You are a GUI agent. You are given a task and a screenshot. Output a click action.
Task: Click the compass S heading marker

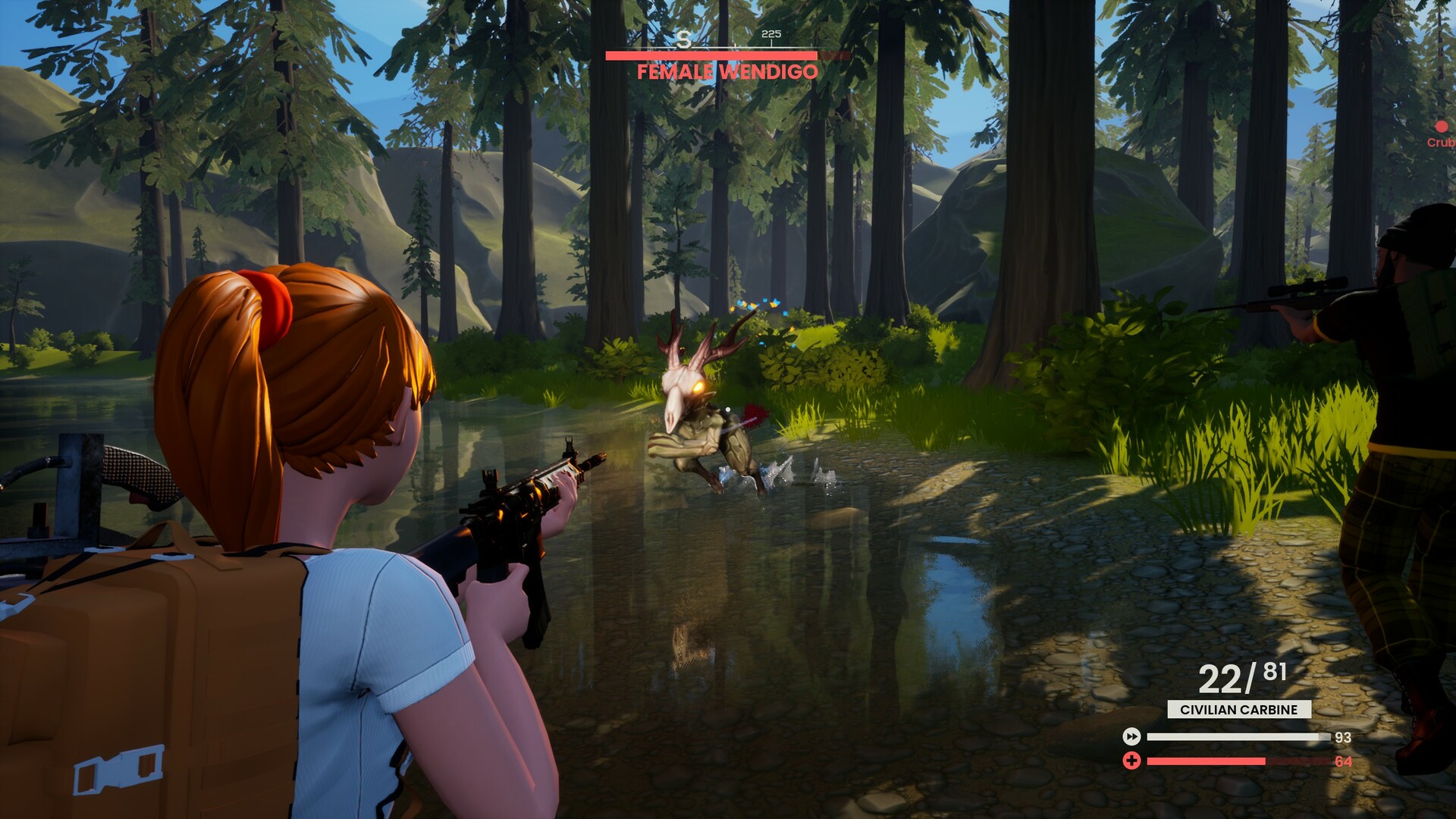684,40
